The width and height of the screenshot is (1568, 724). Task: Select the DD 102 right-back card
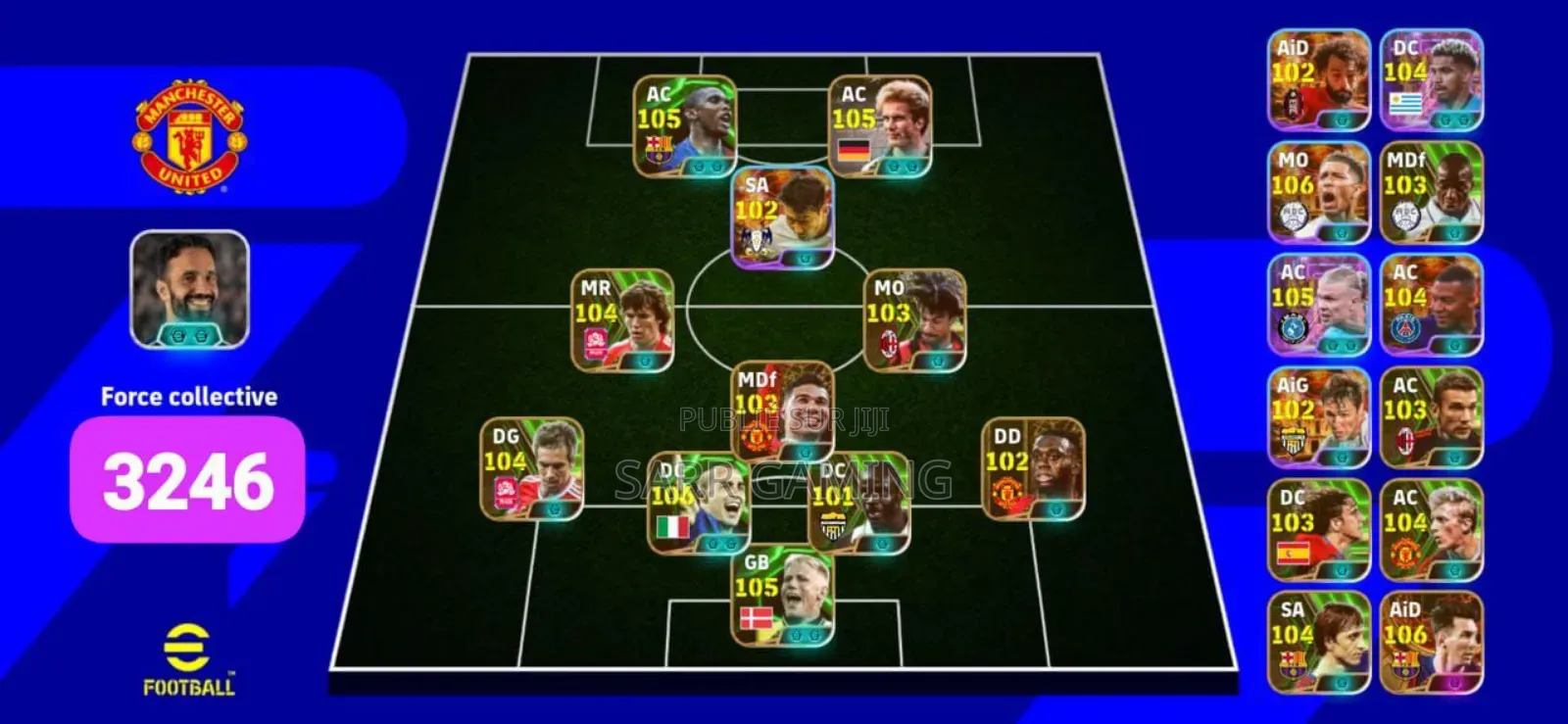coord(1033,468)
